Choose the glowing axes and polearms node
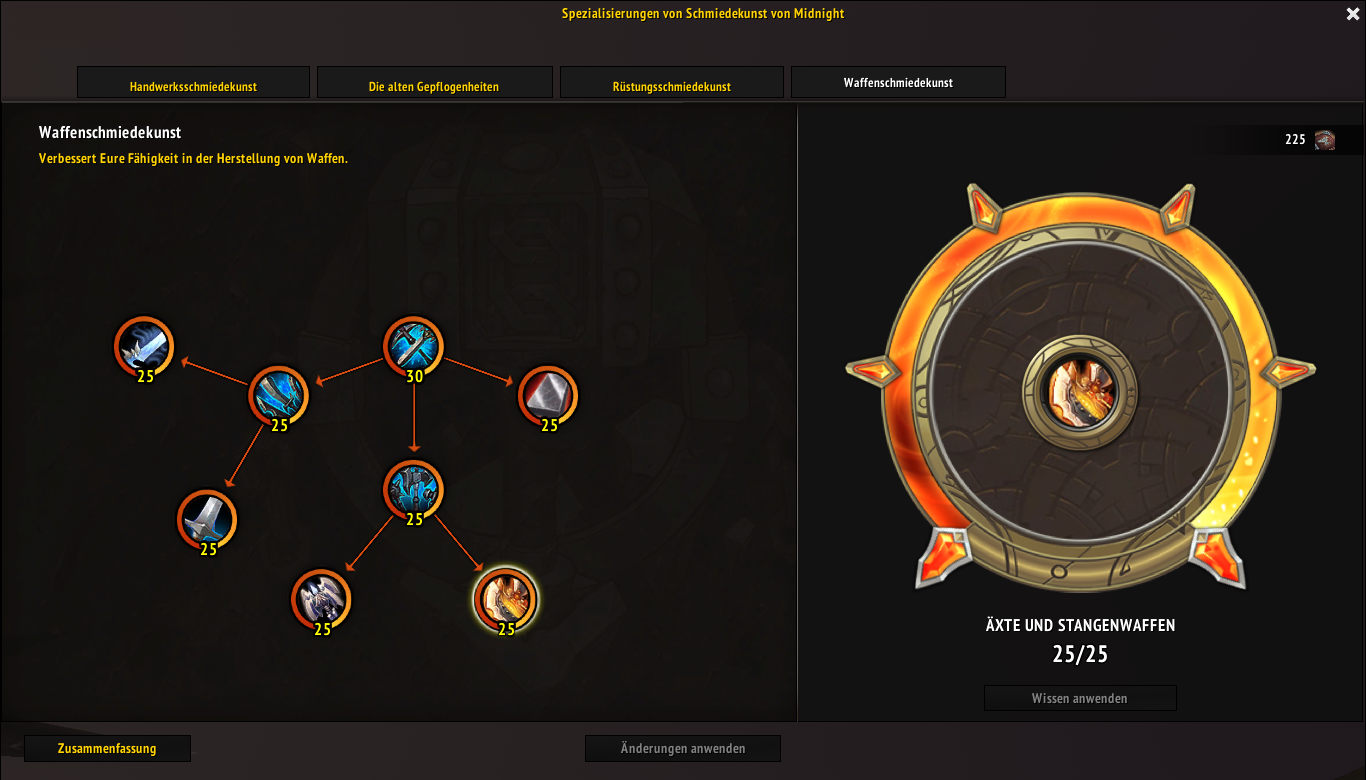The height and width of the screenshot is (780, 1366). click(505, 598)
